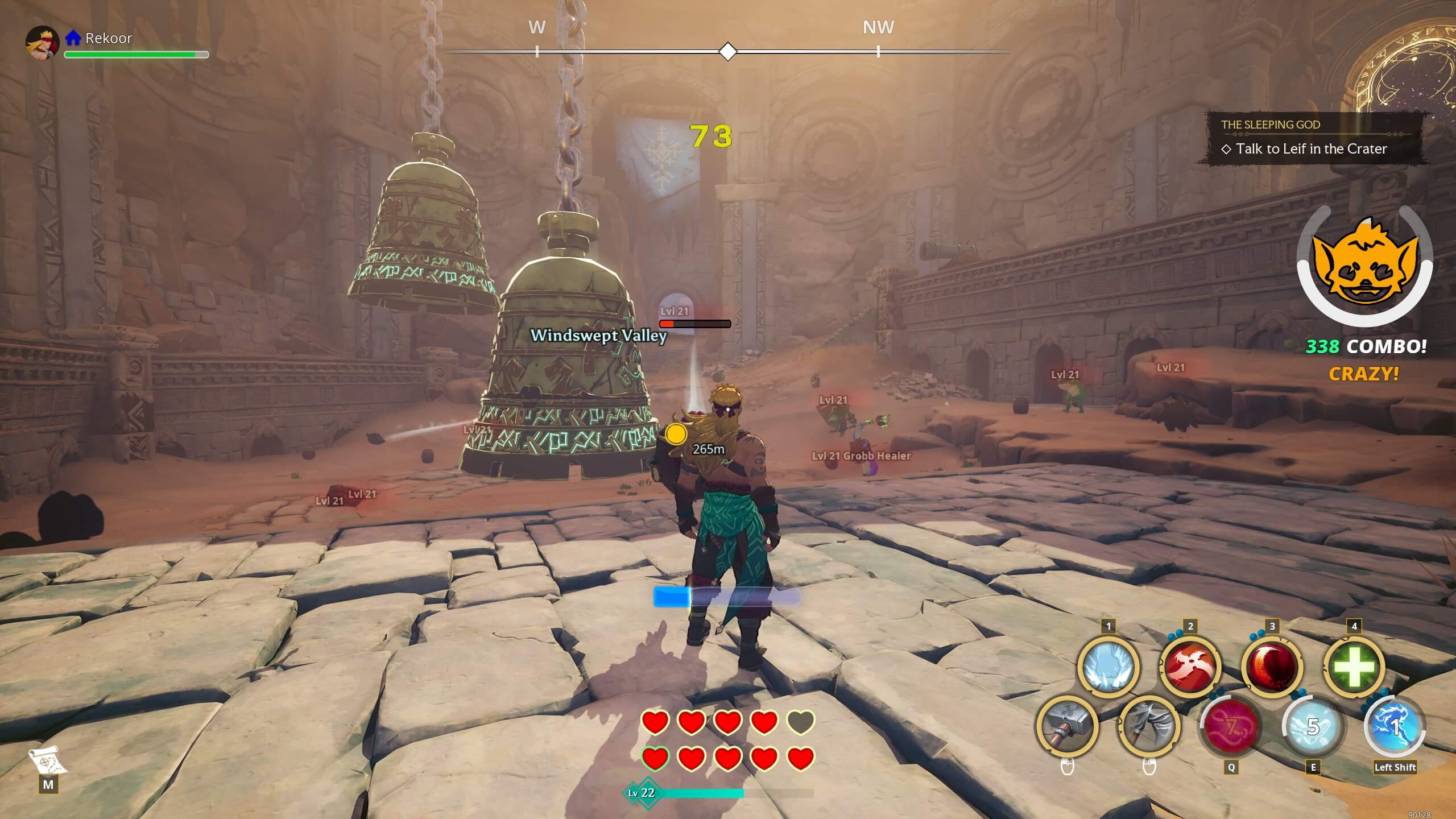Toggle the diamond marker beside the quest objective
The height and width of the screenshot is (819, 1456).
[1226, 149]
